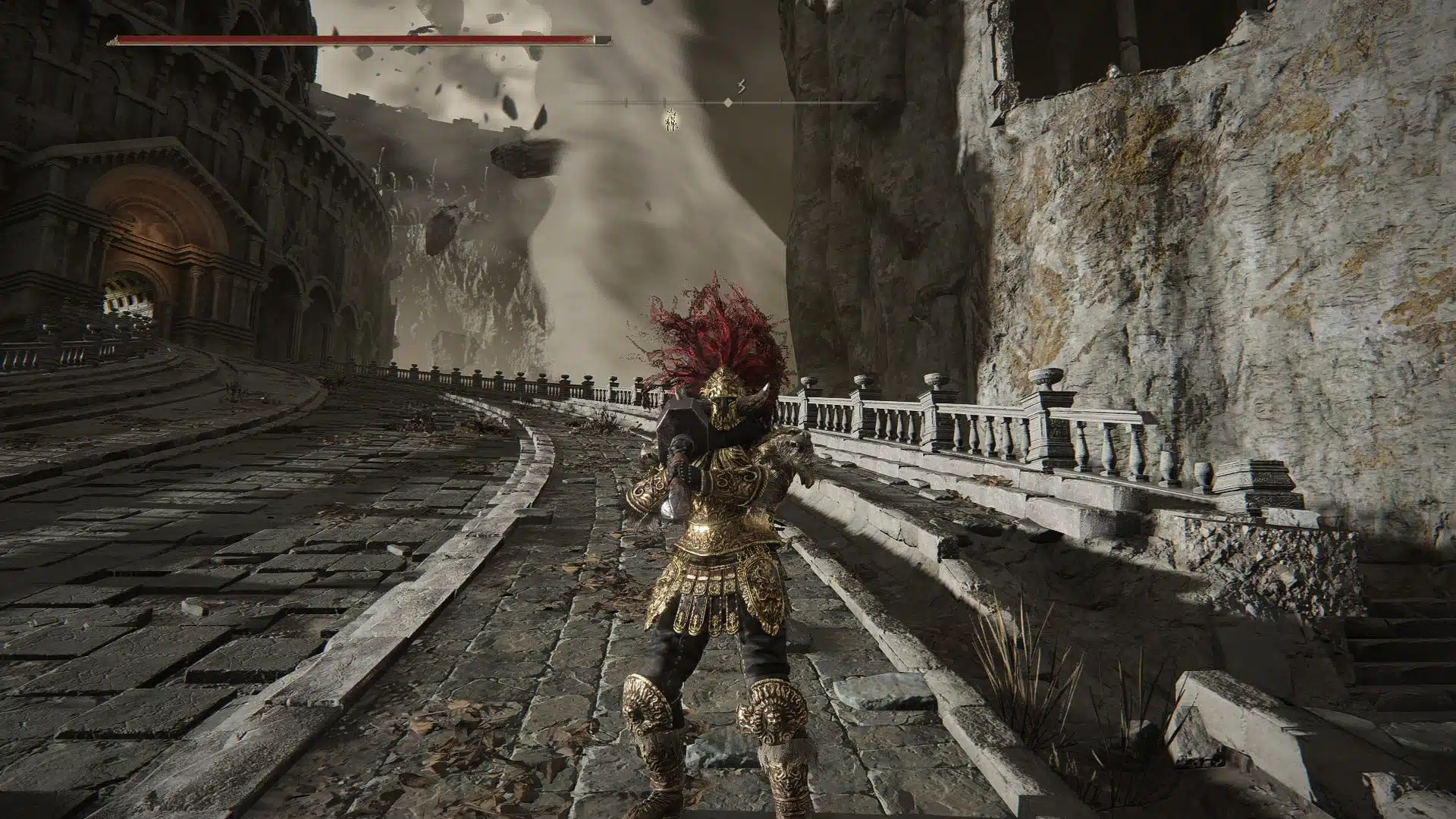Click the S direction letter on the compass

(x=742, y=87)
